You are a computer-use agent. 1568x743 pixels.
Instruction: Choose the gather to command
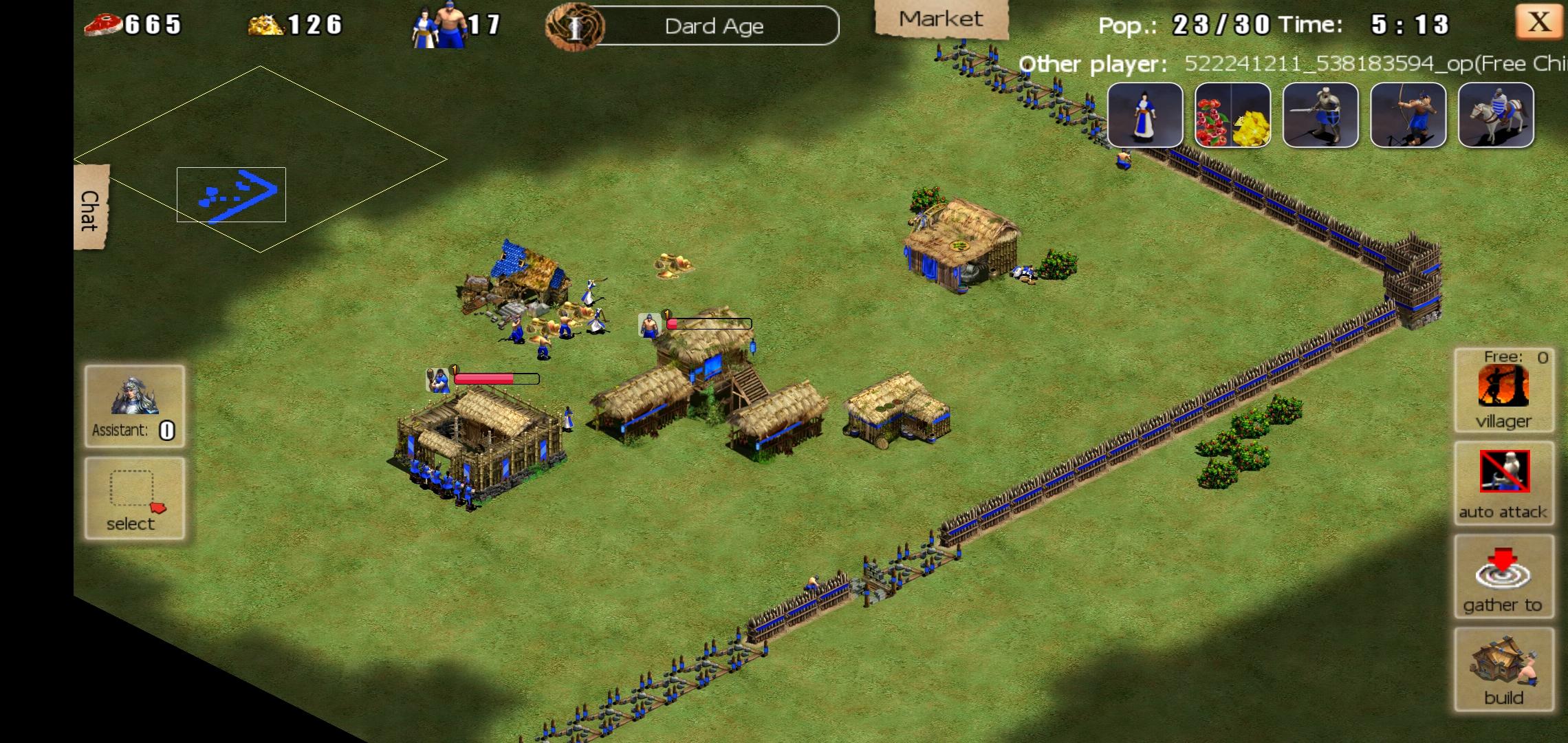coord(1503,576)
